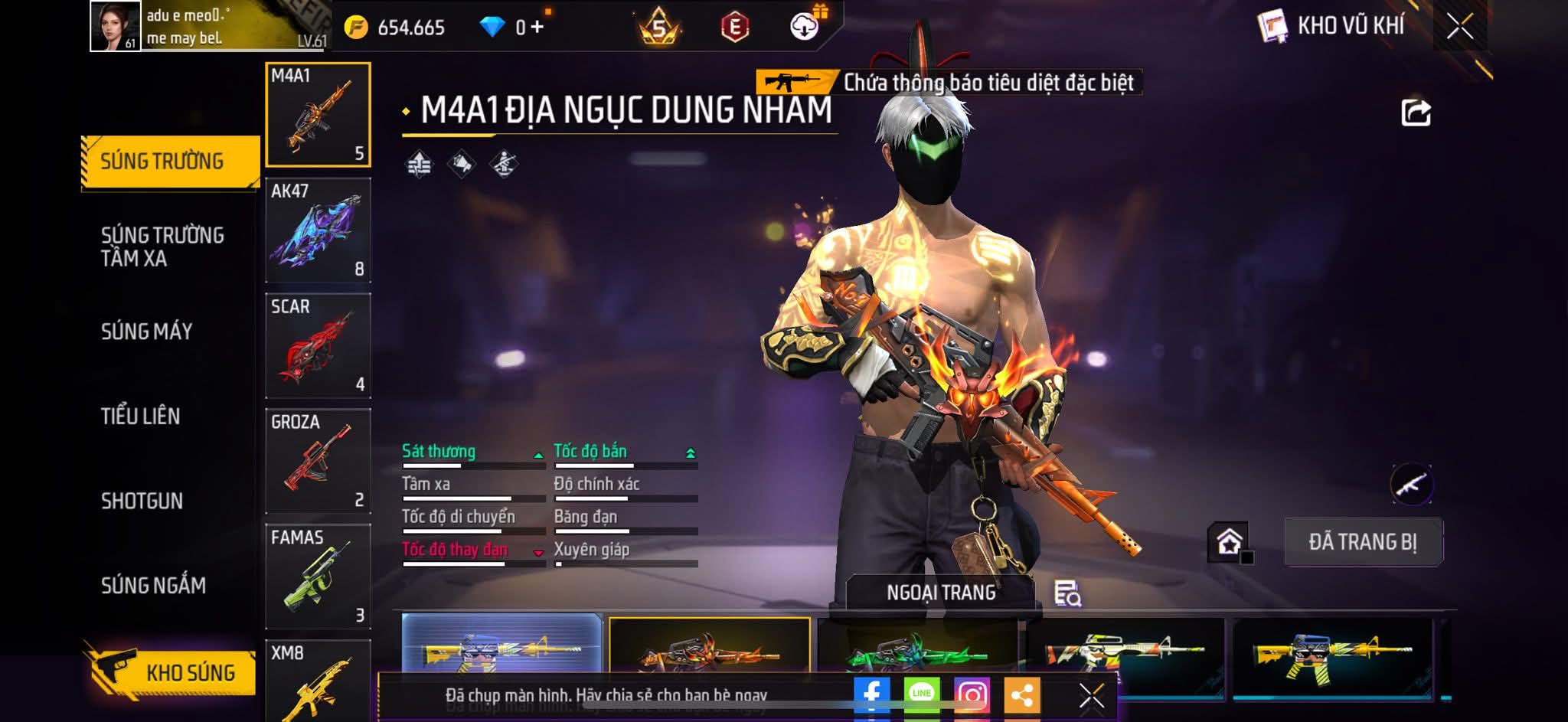This screenshot has width=1568, height=722.
Task: Select the FAMAS weapon tile
Action: coord(318,577)
